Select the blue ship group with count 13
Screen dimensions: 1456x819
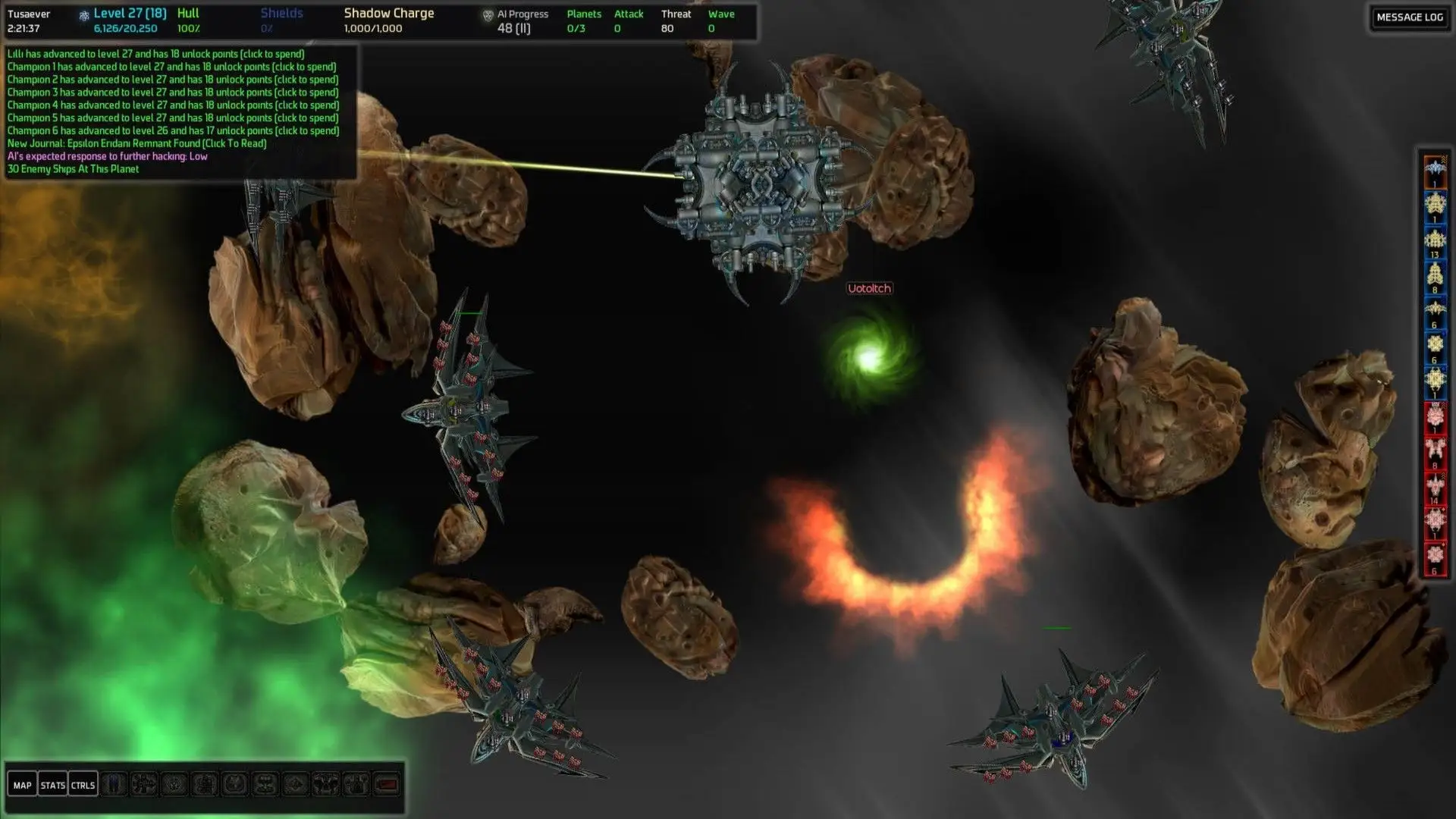1434,242
